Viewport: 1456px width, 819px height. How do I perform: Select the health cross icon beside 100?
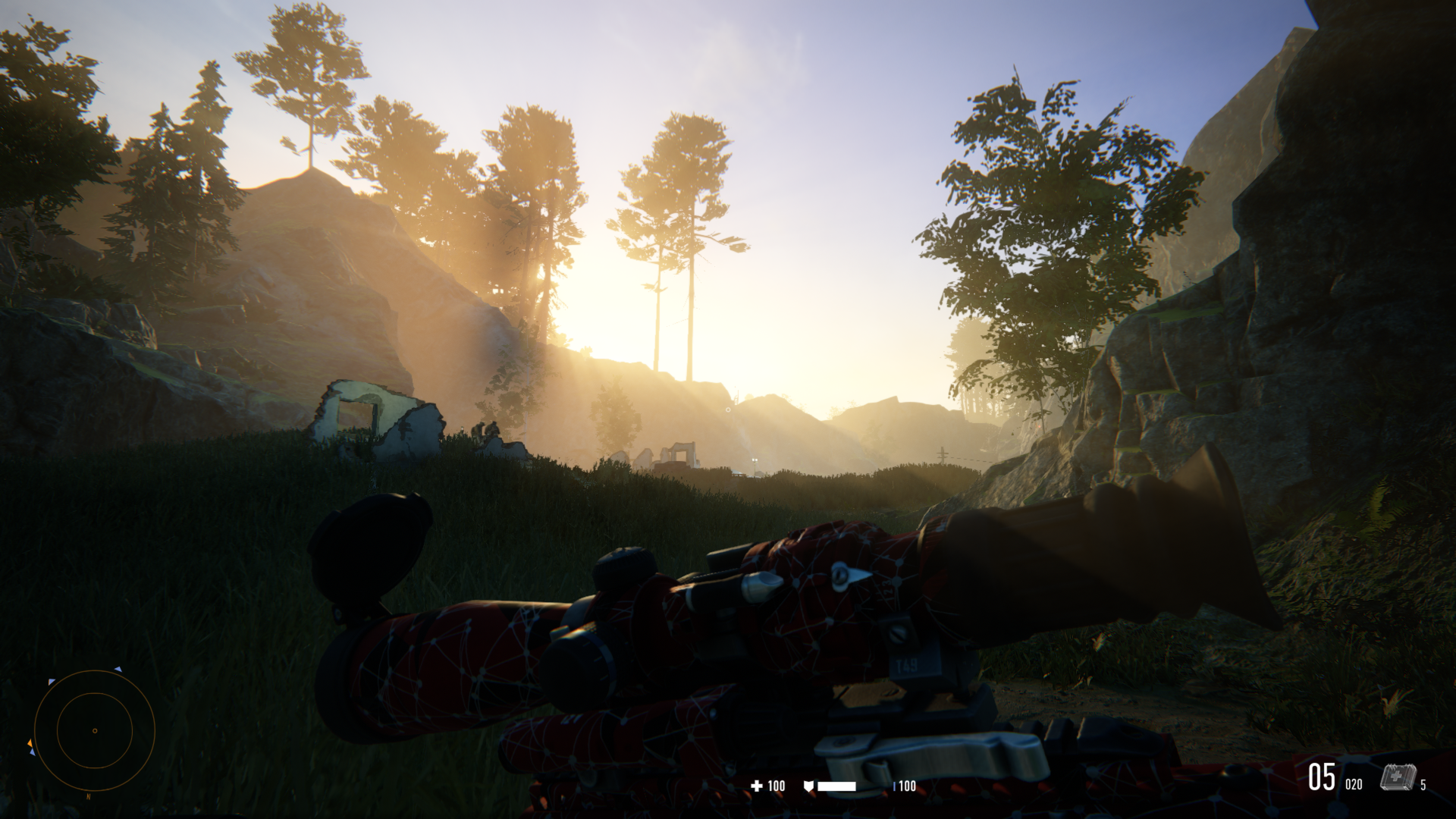(x=756, y=786)
